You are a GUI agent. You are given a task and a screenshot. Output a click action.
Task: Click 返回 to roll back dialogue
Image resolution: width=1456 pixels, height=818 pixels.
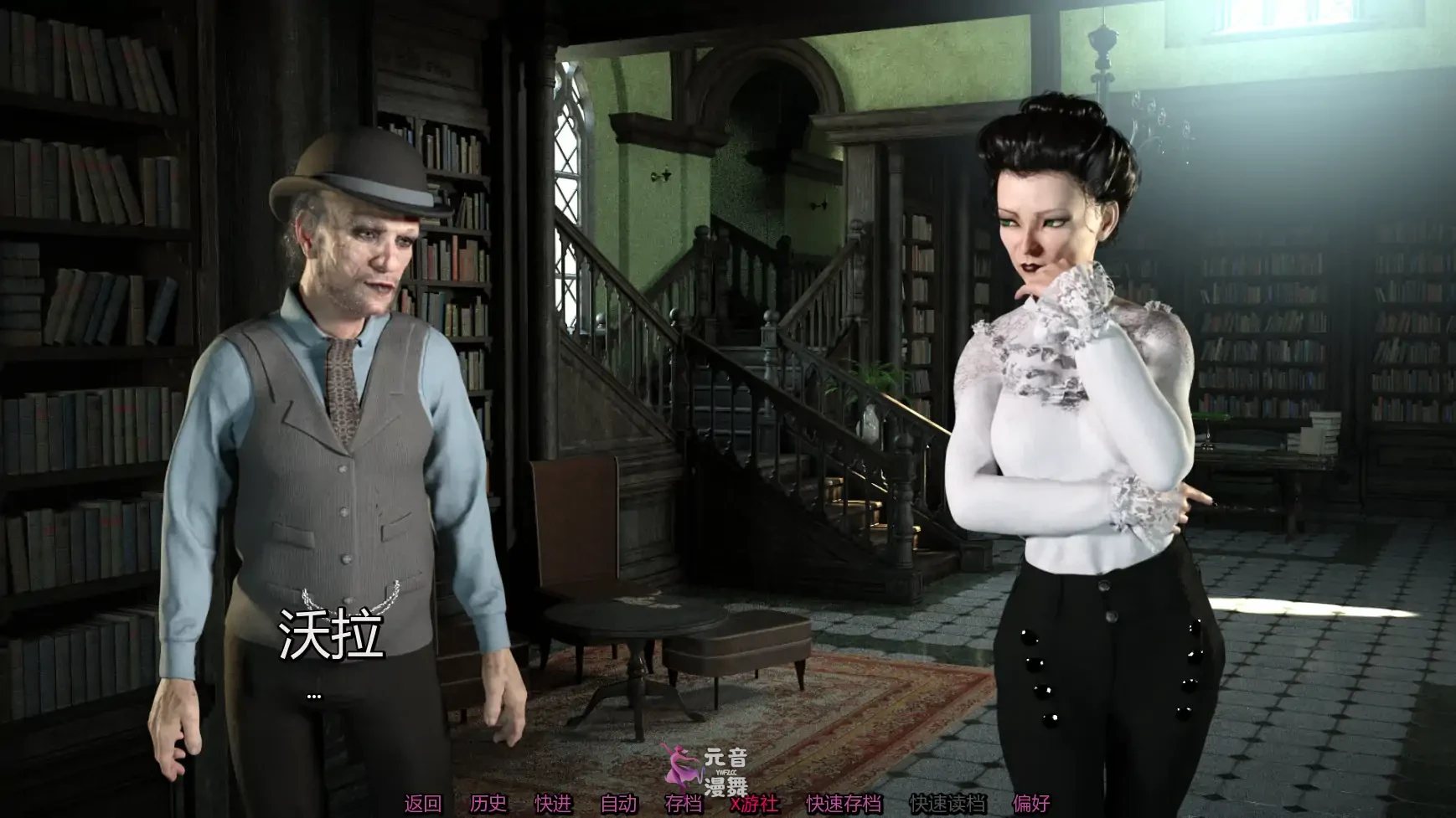pos(422,804)
